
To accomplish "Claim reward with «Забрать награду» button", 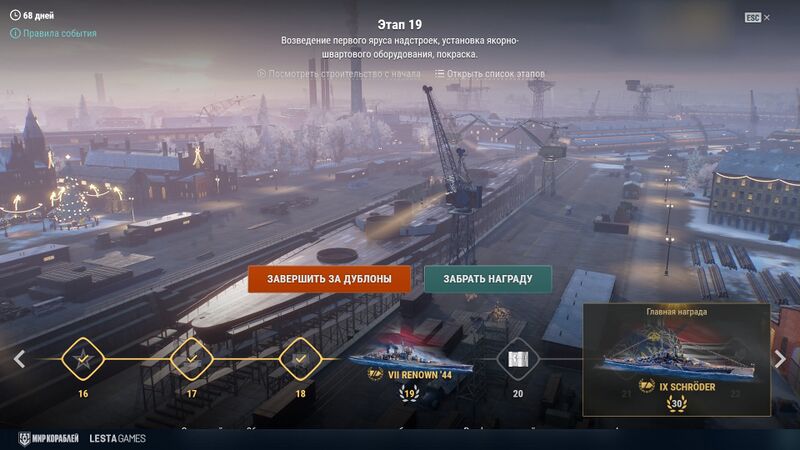I will pyautogui.click(x=488, y=279).
